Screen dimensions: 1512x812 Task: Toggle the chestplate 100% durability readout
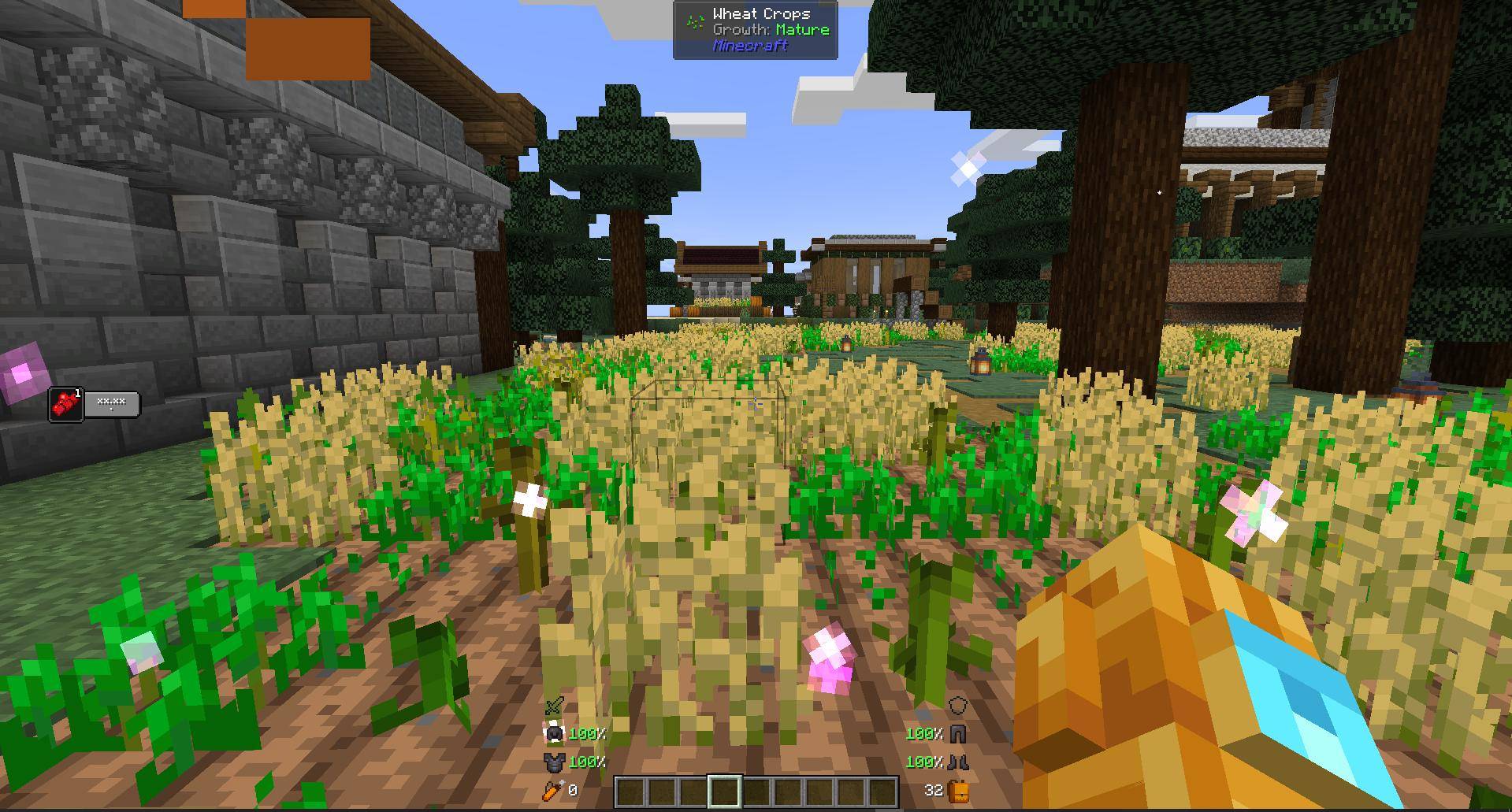[x=587, y=762]
